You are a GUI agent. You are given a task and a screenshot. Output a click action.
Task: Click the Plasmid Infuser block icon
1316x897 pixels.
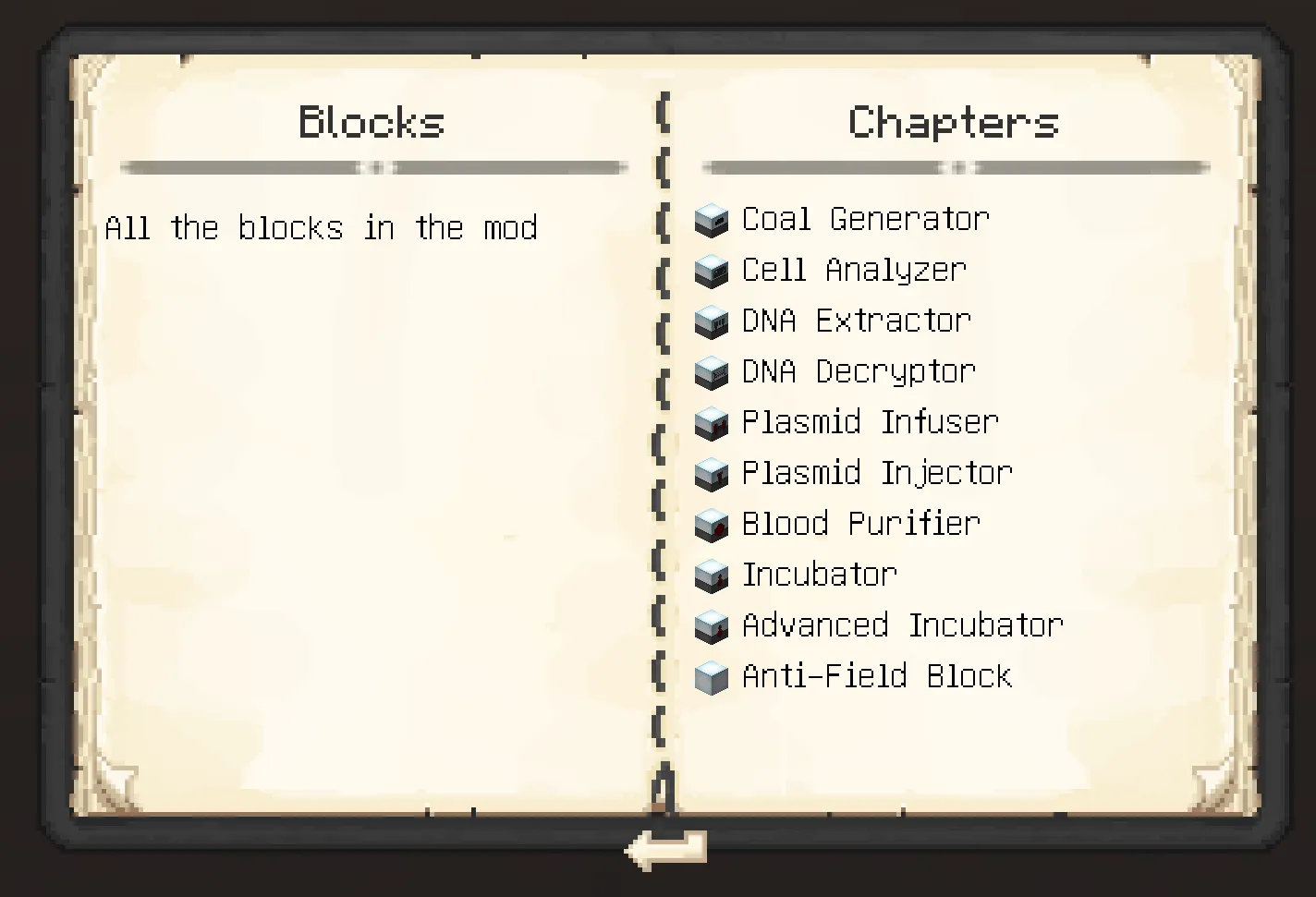[712, 423]
